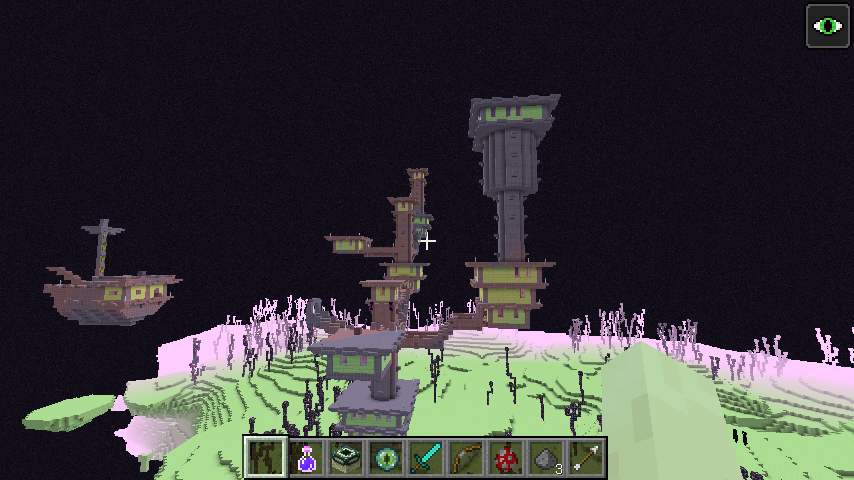Select the end portal frame block slot
This screenshot has width=854, height=480.
346,458
